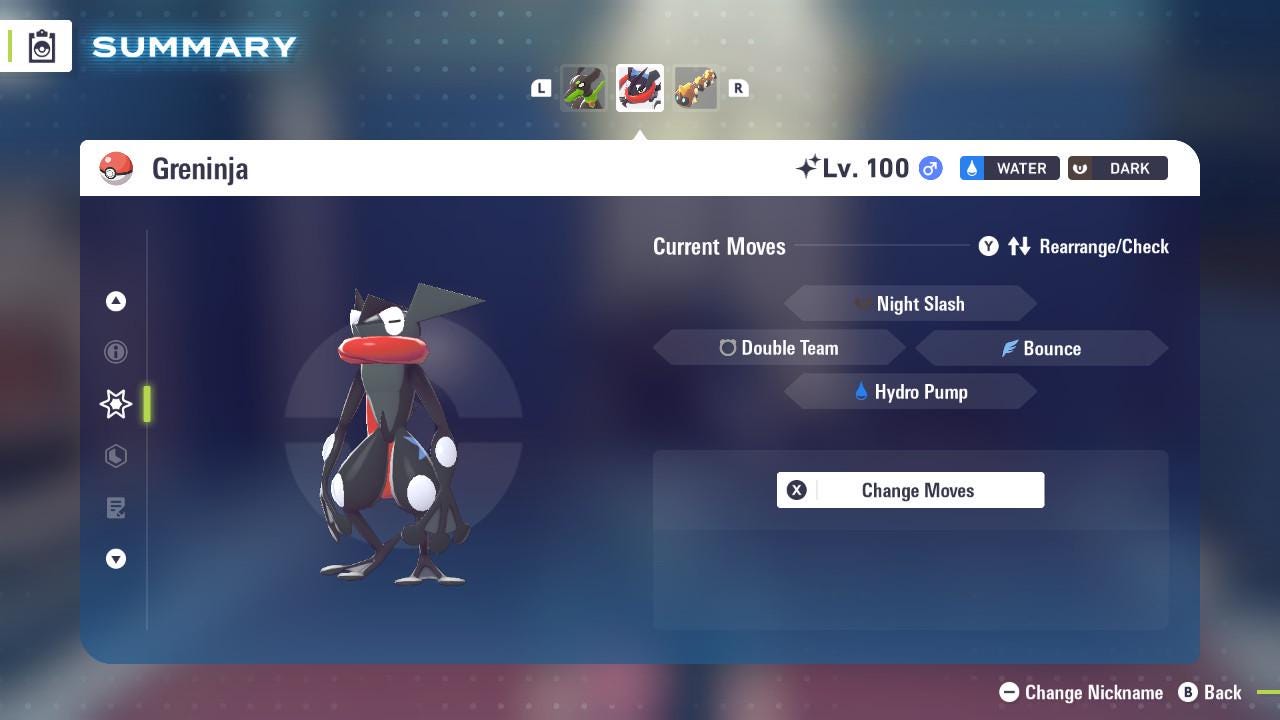The image size is (1280, 720).
Task: Click the rearrange arrows icon next to Y button
Action: tap(1020, 246)
